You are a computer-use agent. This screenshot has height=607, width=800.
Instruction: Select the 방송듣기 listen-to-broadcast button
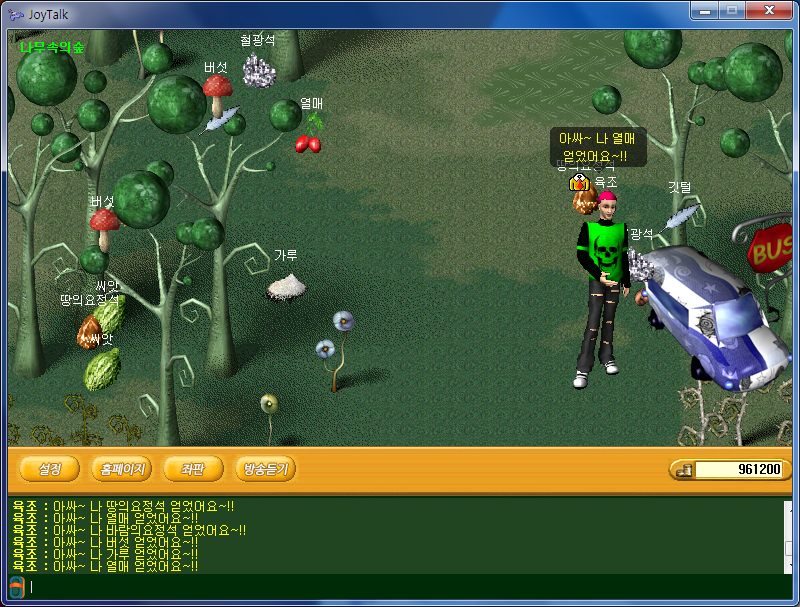(x=265, y=469)
